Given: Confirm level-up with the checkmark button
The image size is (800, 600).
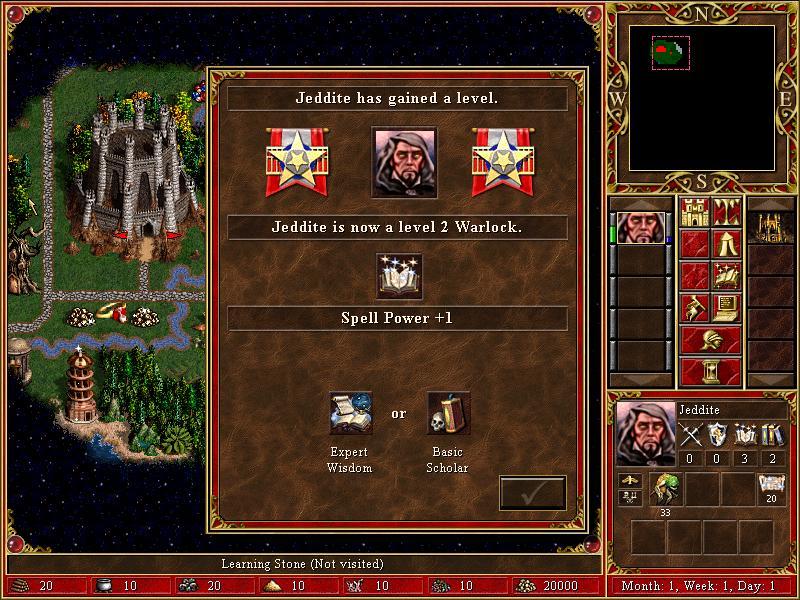Looking at the screenshot, I should pos(532,493).
